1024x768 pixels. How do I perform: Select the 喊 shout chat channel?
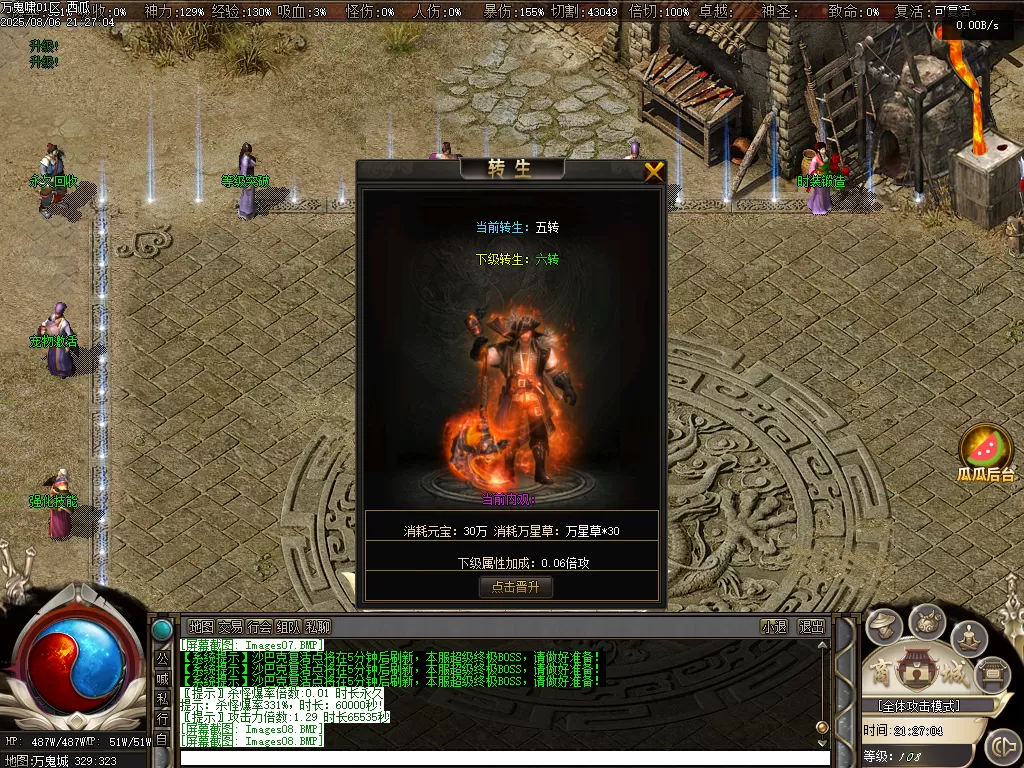[162, 678]
